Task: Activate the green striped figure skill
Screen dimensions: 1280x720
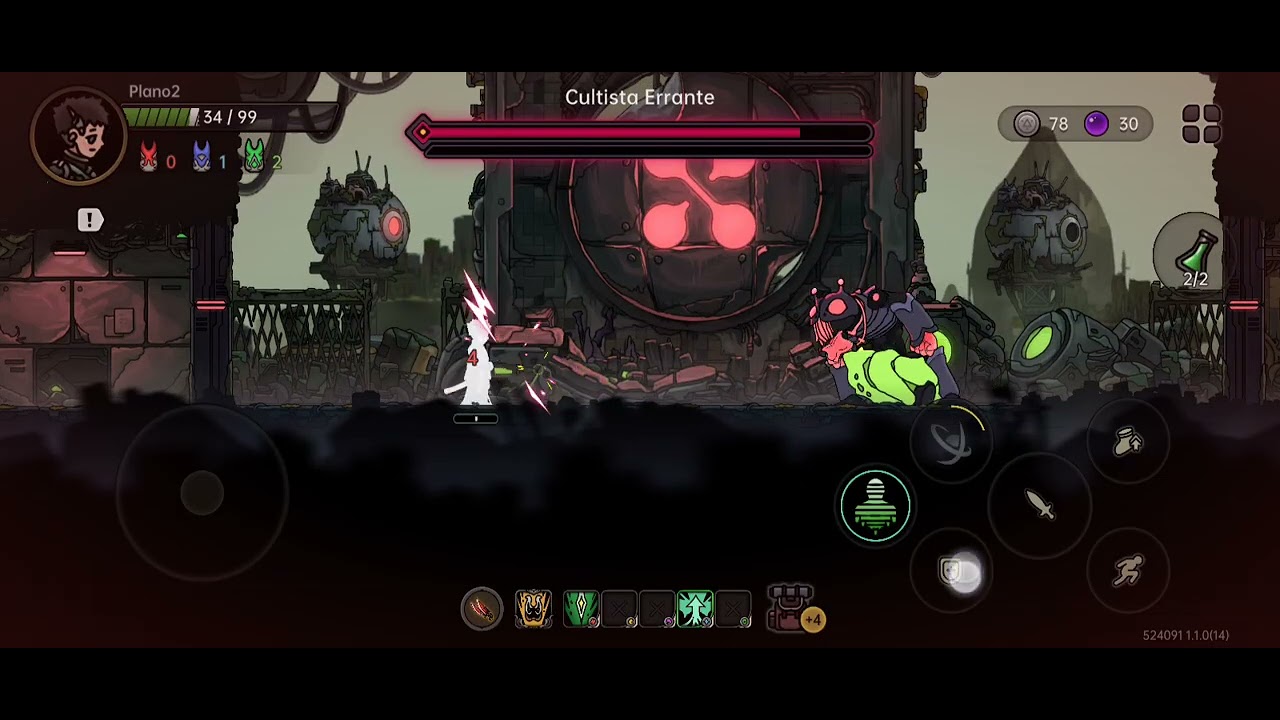Action: (875, 506)
